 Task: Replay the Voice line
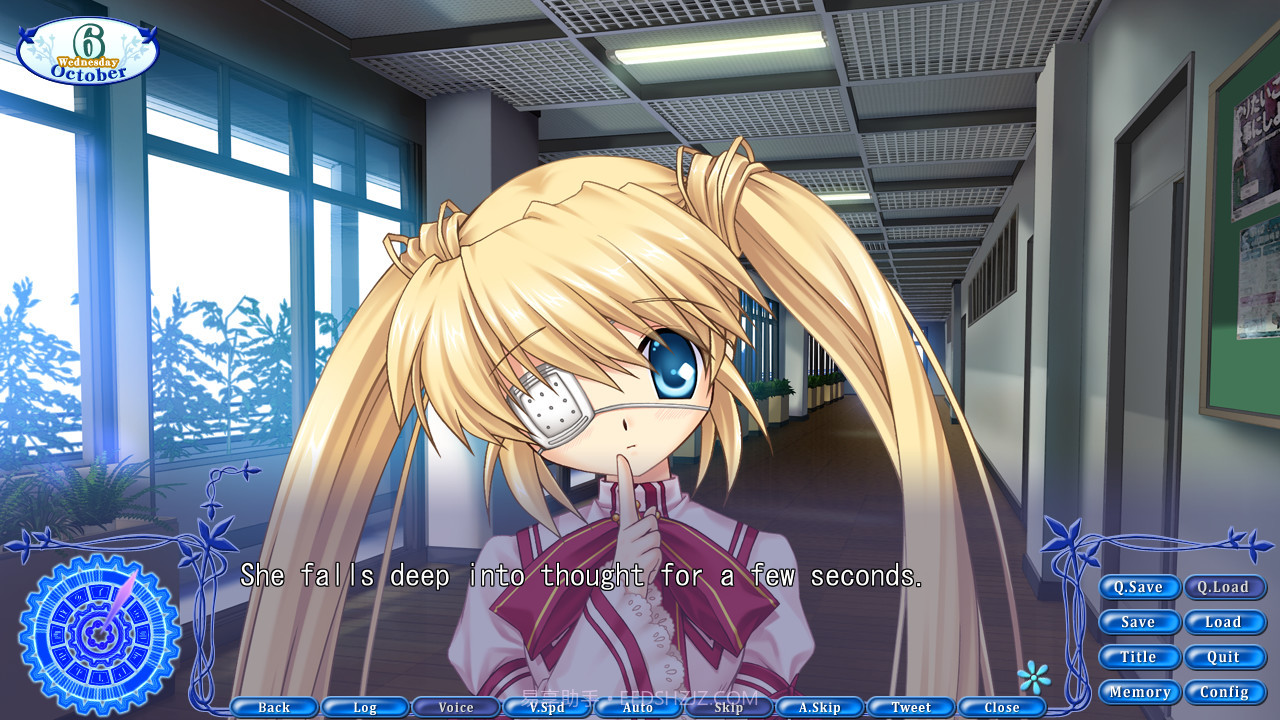point(455,707)
